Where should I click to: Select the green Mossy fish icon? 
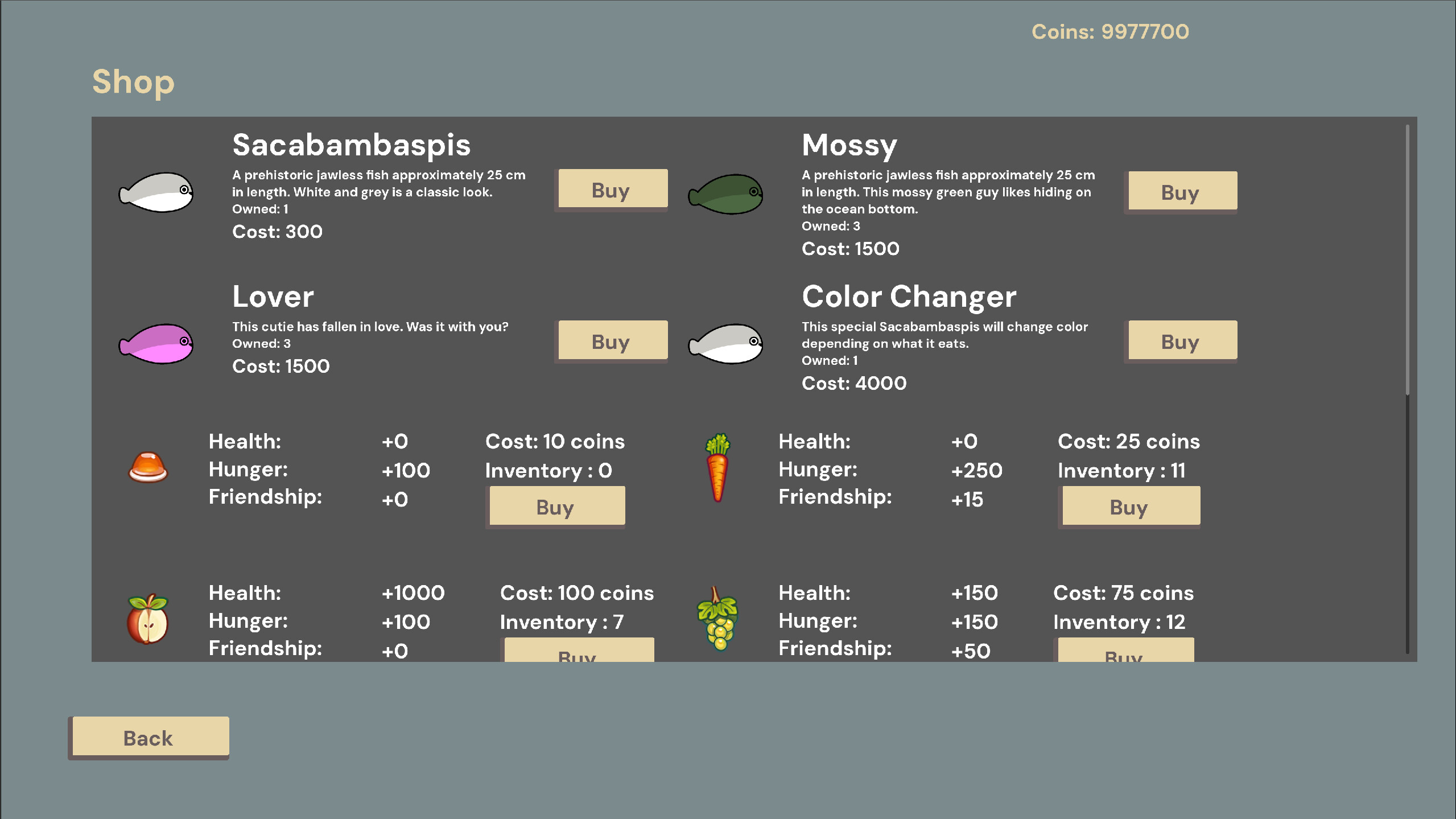tap(725, 194)
